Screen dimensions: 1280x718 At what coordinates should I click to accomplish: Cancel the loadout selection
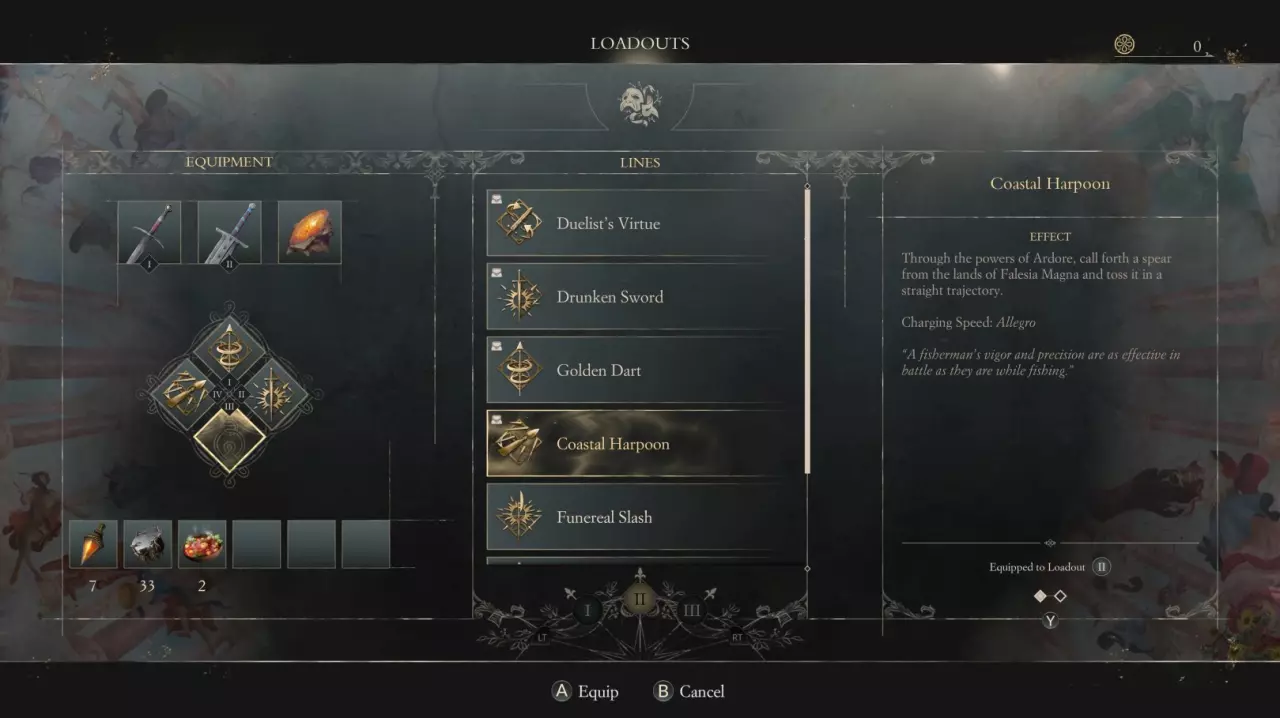pos(689,691)
